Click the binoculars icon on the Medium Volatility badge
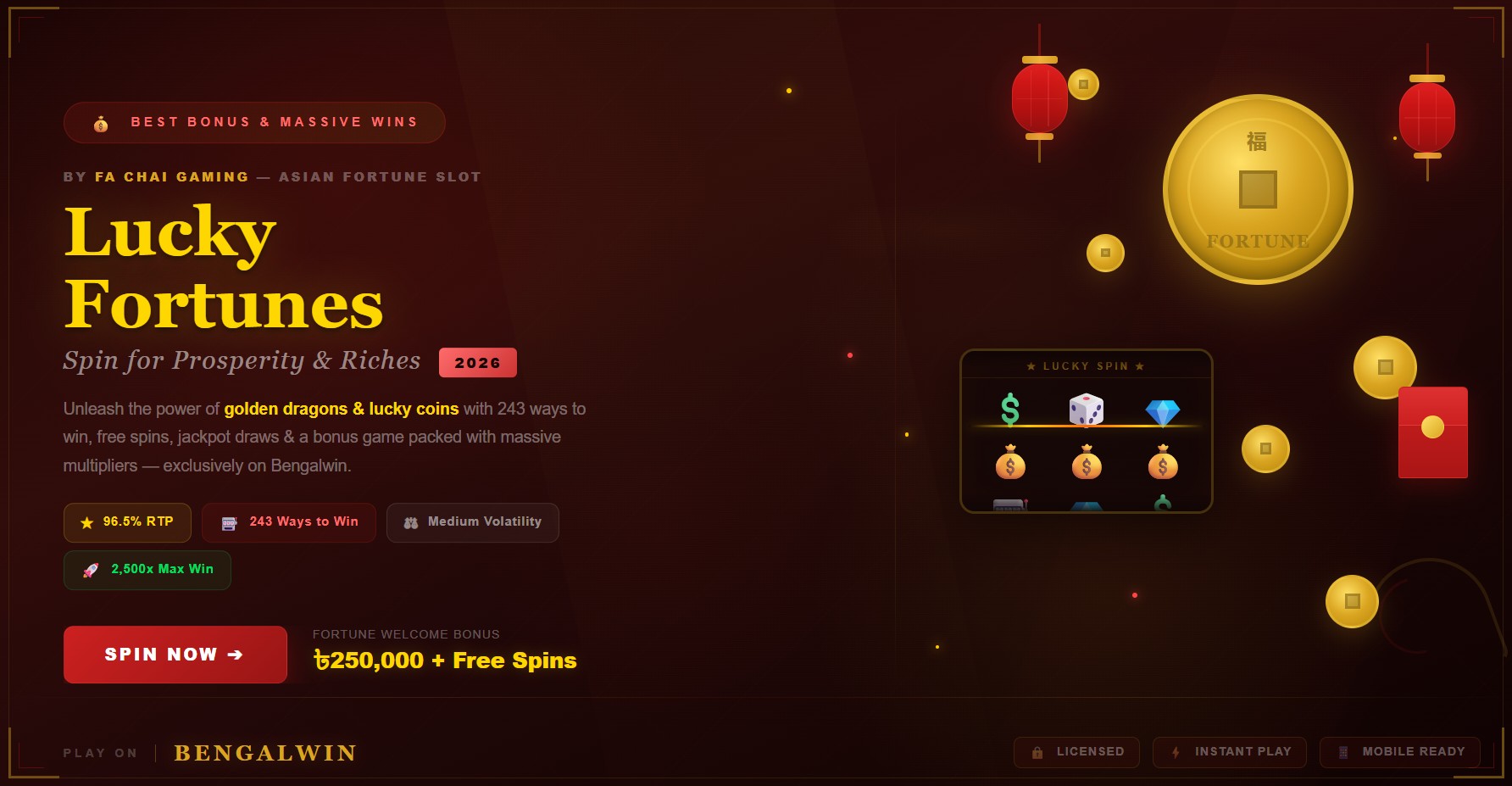 (410, 522)
